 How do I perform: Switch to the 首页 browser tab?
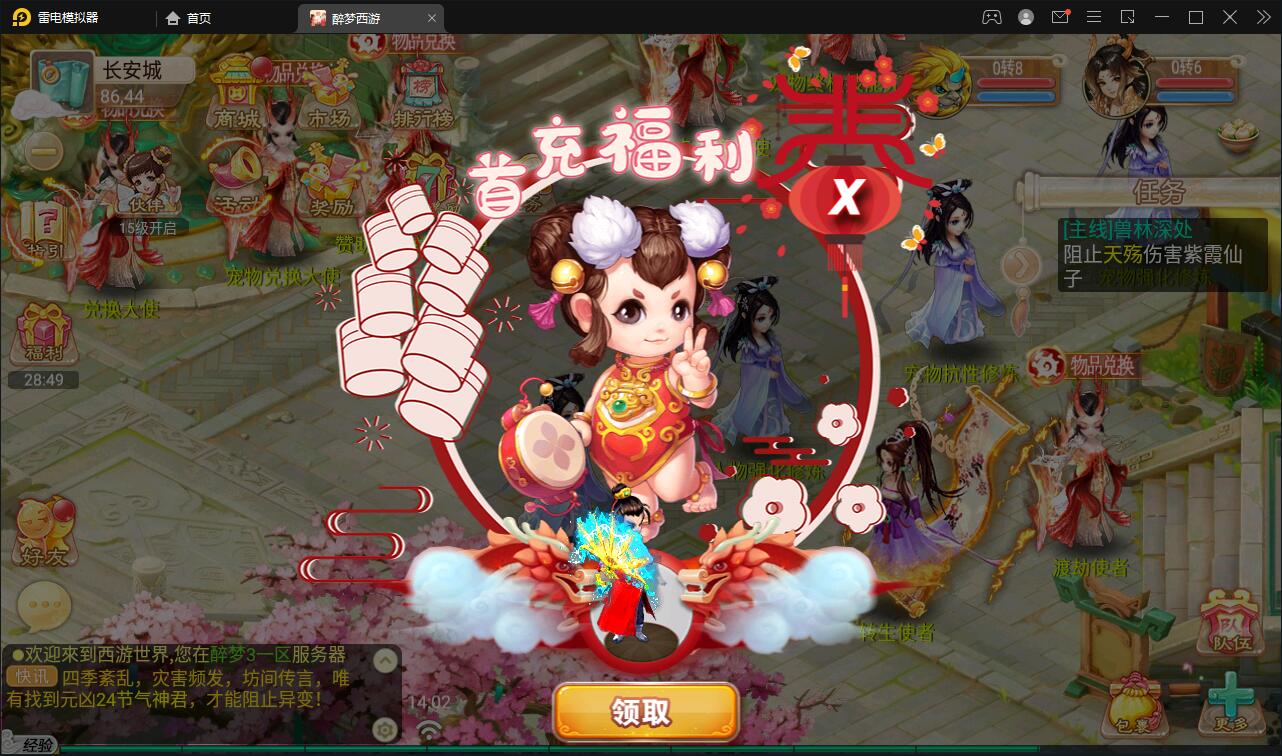(x=200, y=18)
